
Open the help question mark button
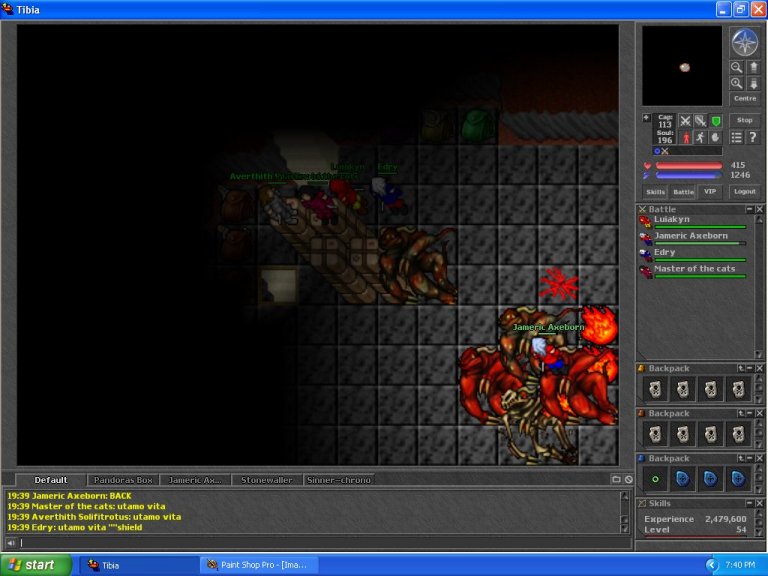point(753,137)
